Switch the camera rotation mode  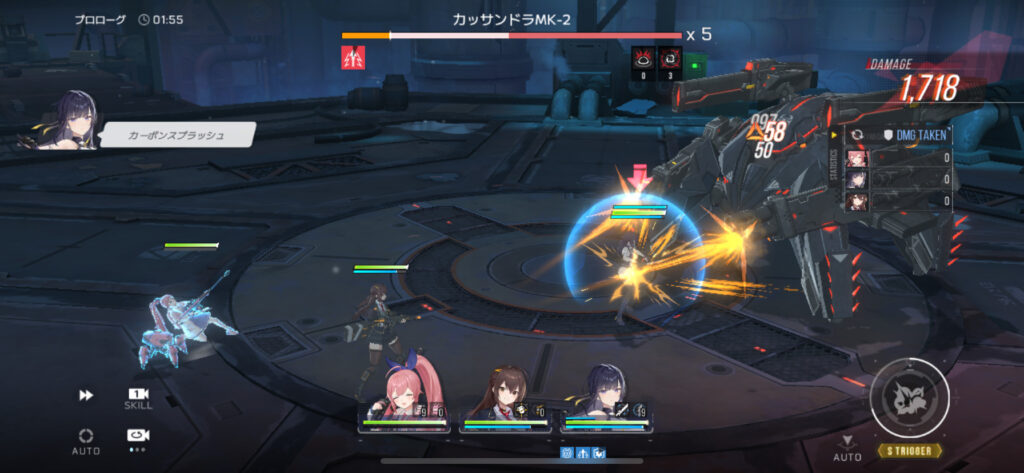click(x=138, y=436)
